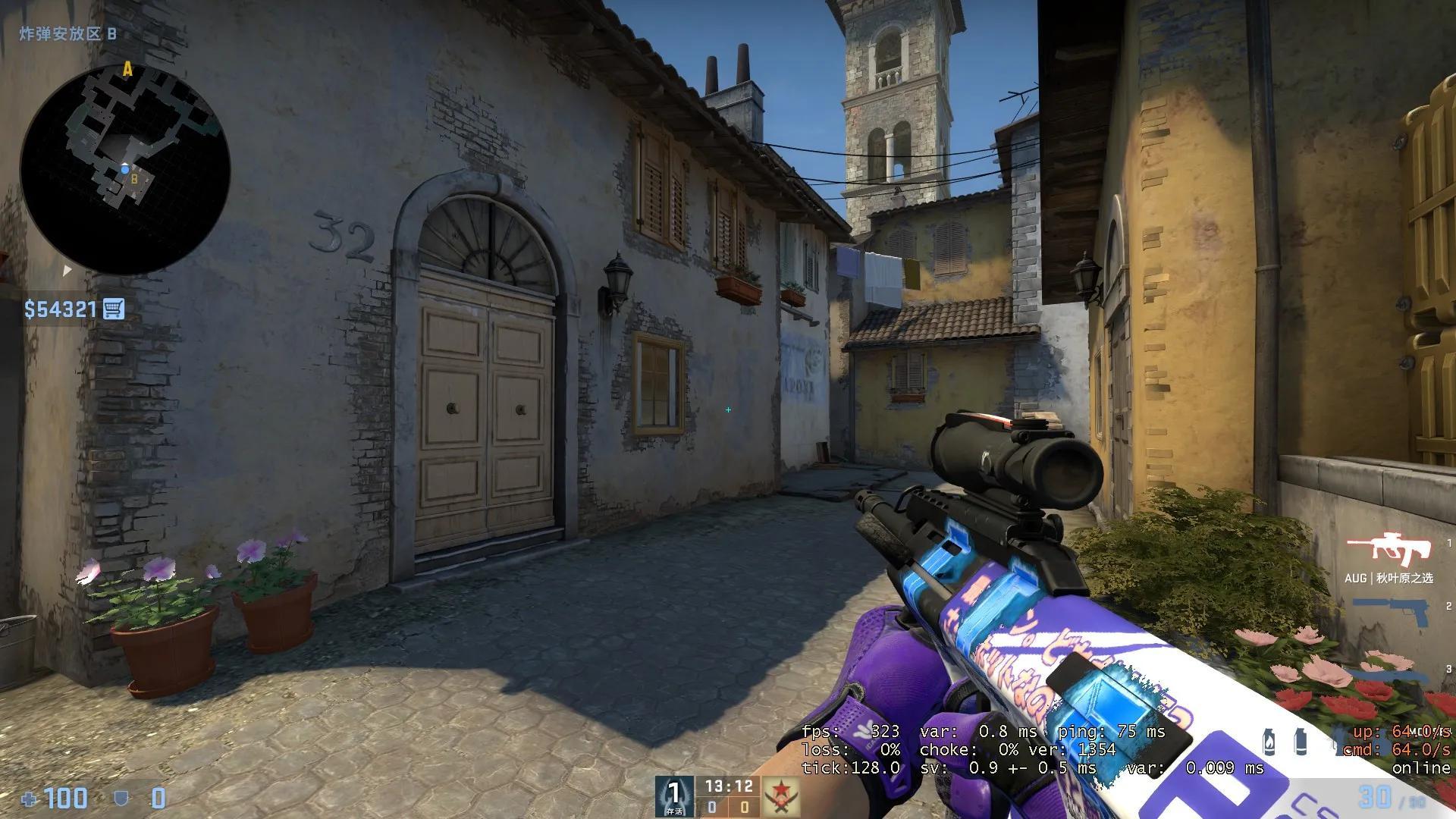
Task: Click the armor shield icon beside 0
Action: click(121, 799)
